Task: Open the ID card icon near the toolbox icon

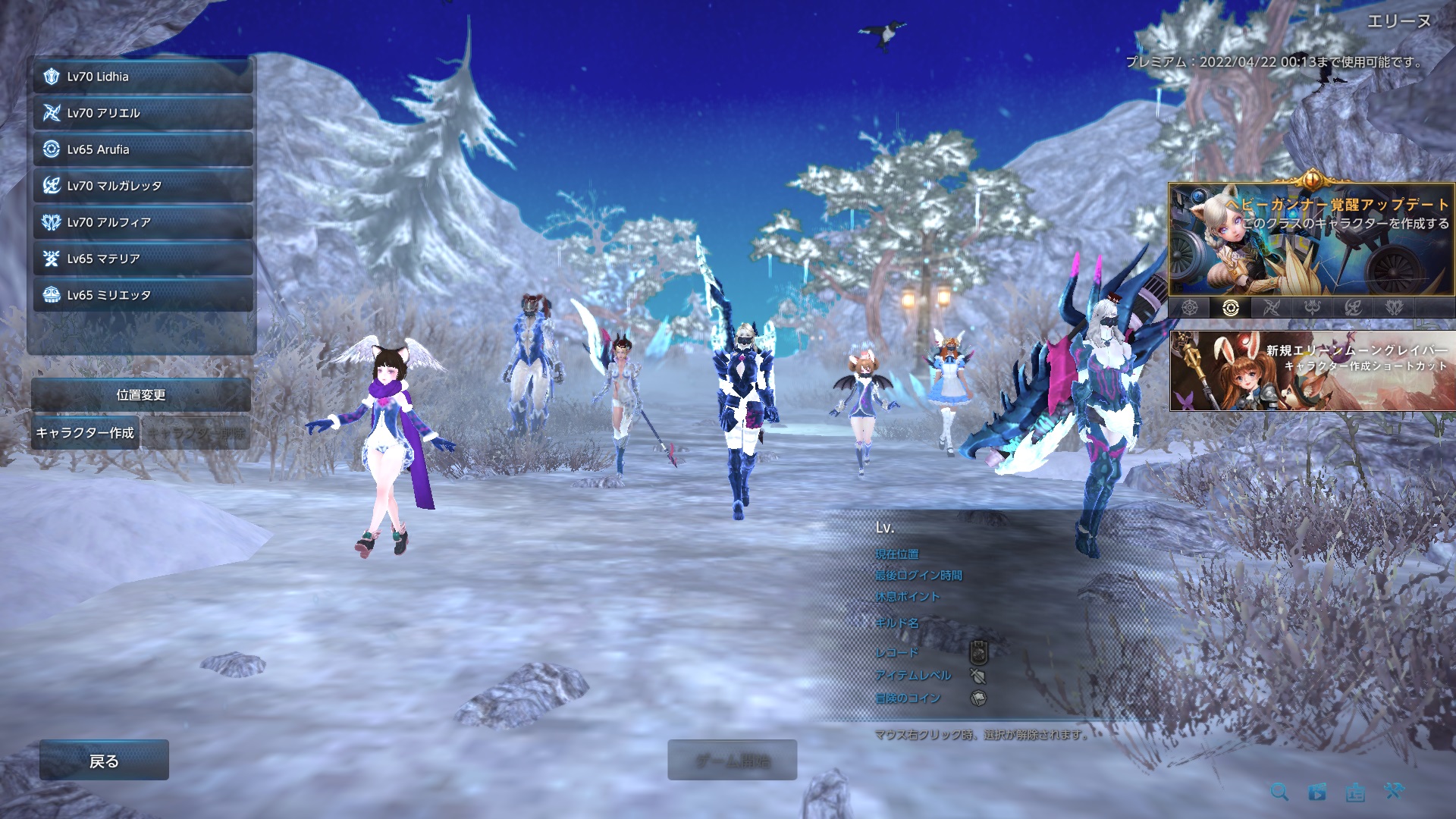Action: [1355, 792]
